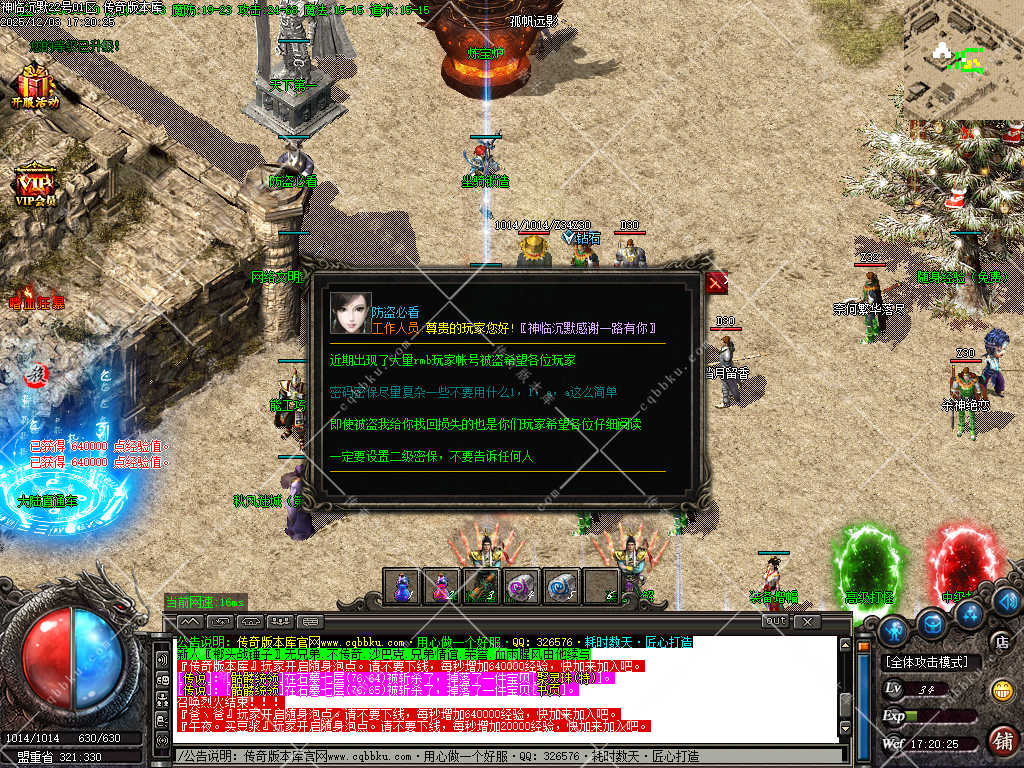
Task: Click the OUT button above the chat
Action: [x=775, y=621]
